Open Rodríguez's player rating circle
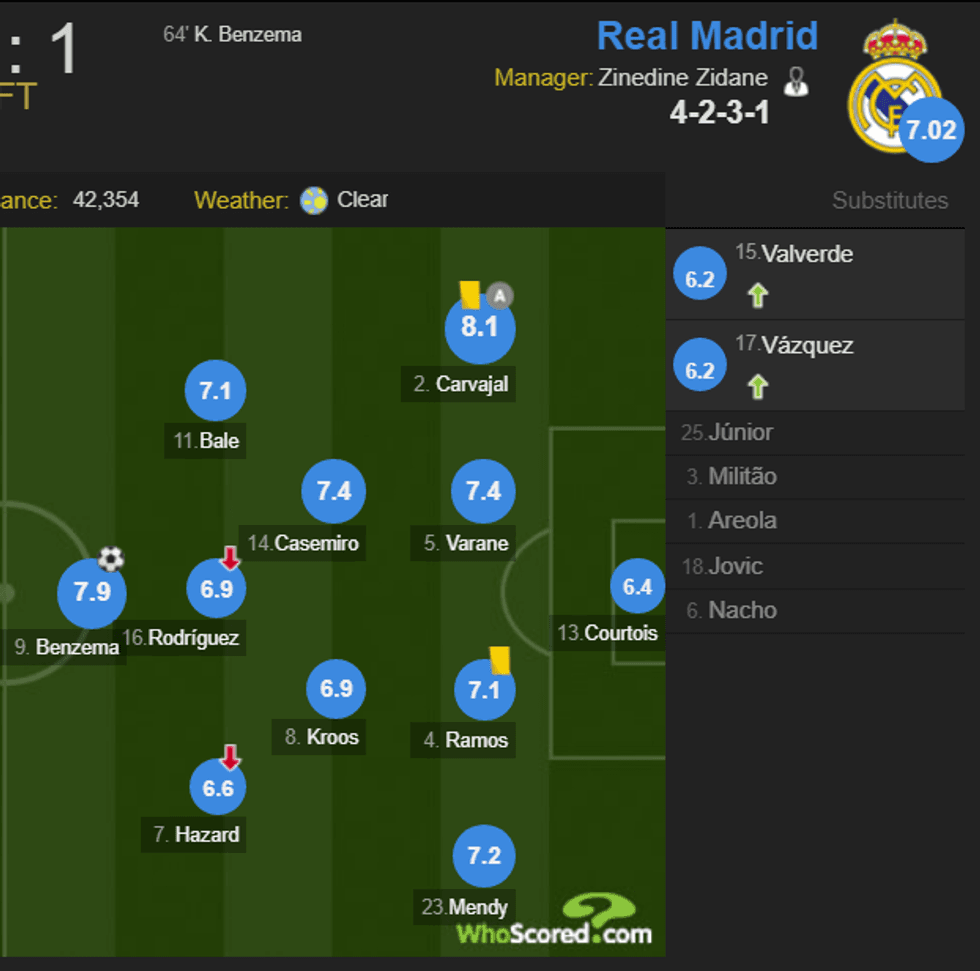 coord(216,589)
